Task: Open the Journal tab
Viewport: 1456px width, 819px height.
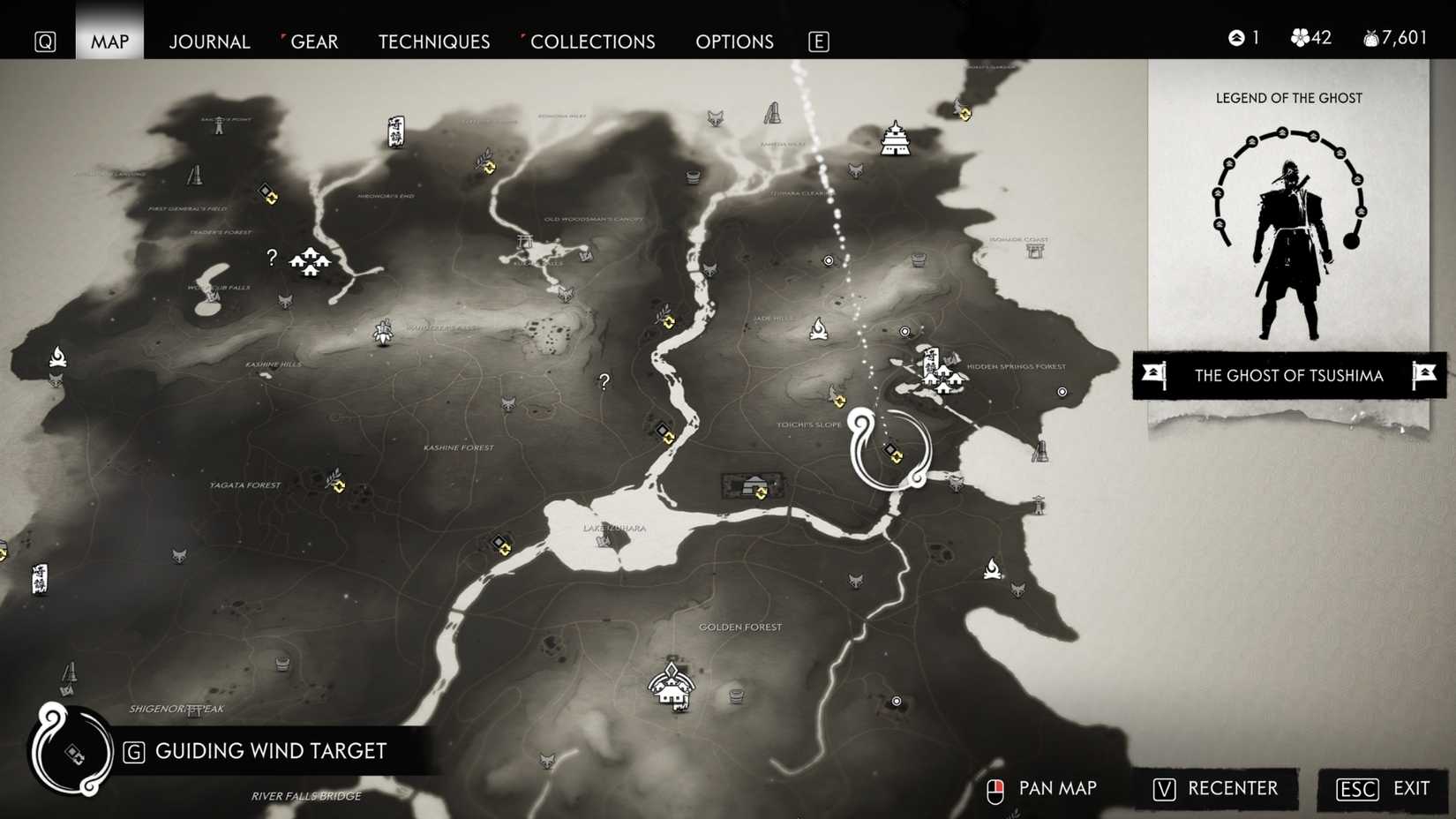Action: (209, 41)
